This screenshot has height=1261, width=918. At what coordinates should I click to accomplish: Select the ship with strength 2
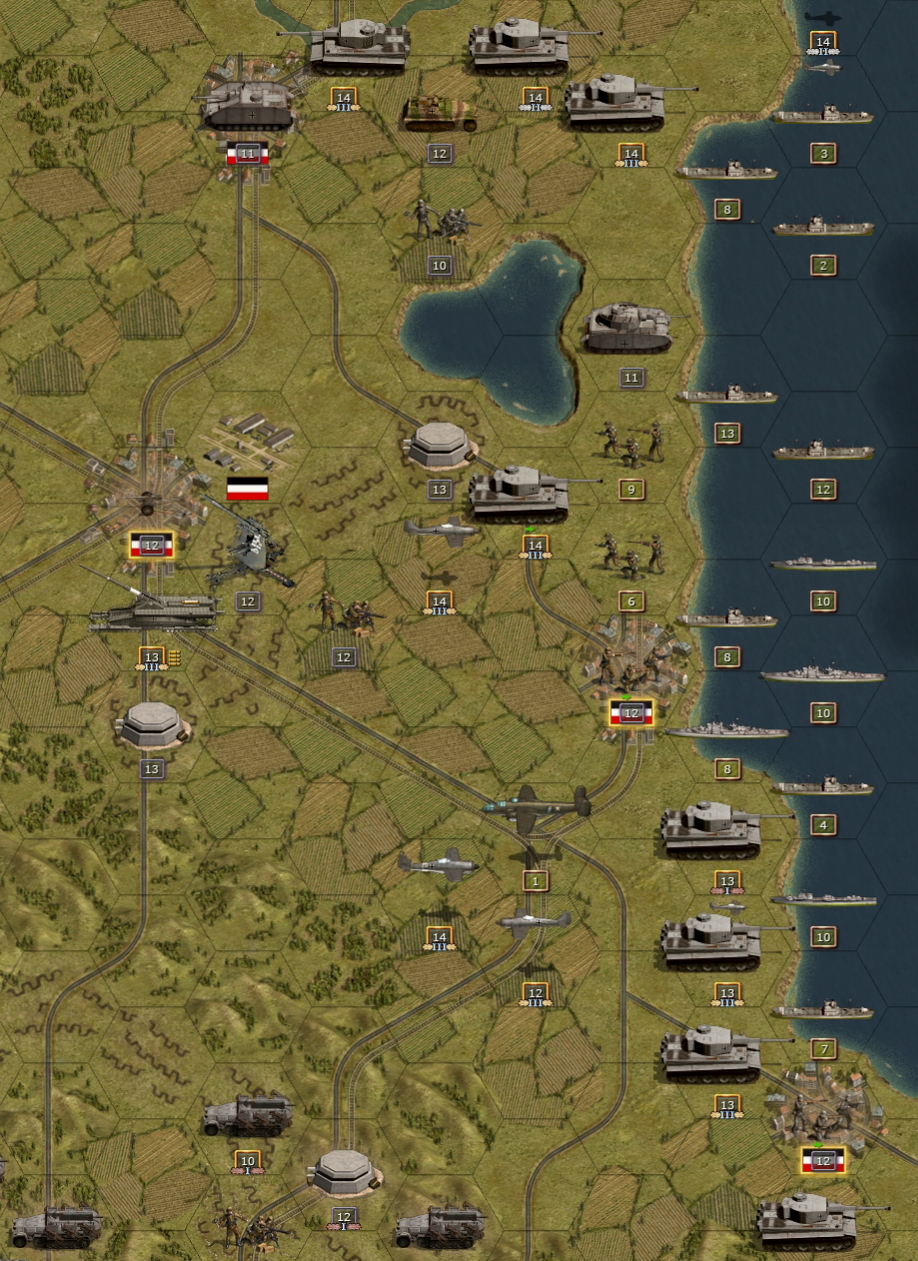tap(822, 228)
